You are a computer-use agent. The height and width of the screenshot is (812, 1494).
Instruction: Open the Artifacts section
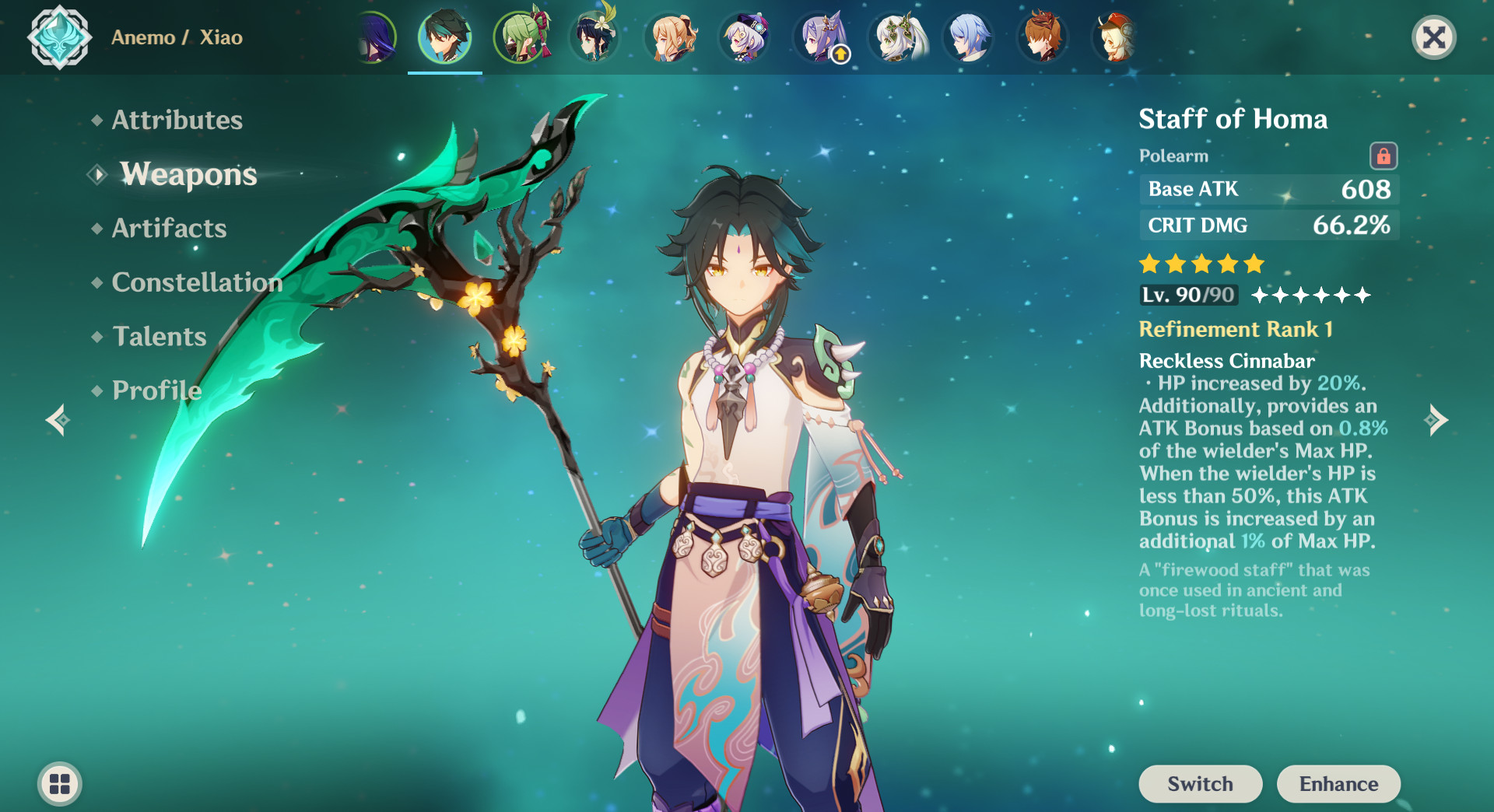click(x=168, y=229)
